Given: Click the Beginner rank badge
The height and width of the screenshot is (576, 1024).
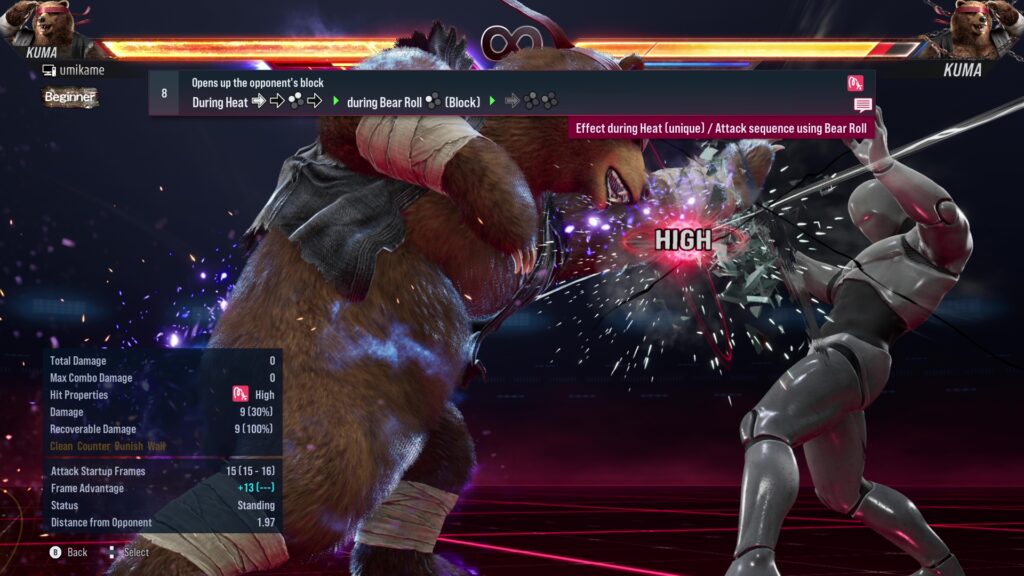Looking at the screenshot, I should [x=70, y=97].
